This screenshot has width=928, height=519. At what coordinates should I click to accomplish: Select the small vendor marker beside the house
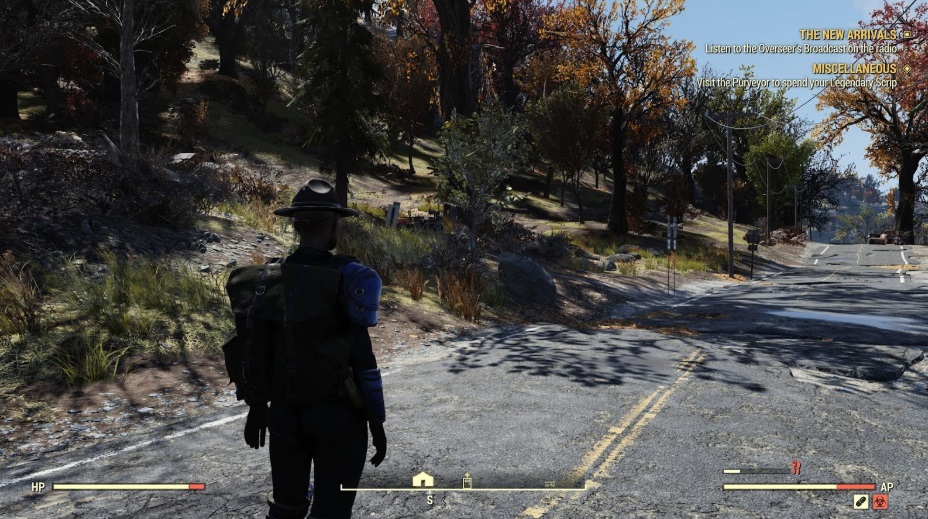click(x=467, y=481)
